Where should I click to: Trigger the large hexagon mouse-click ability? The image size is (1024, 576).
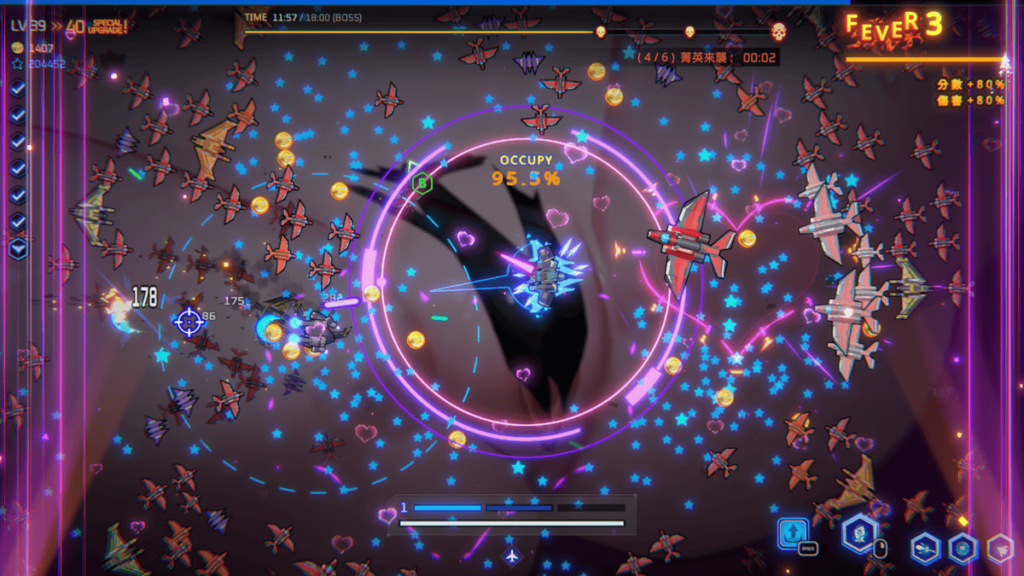pos(858,533)
